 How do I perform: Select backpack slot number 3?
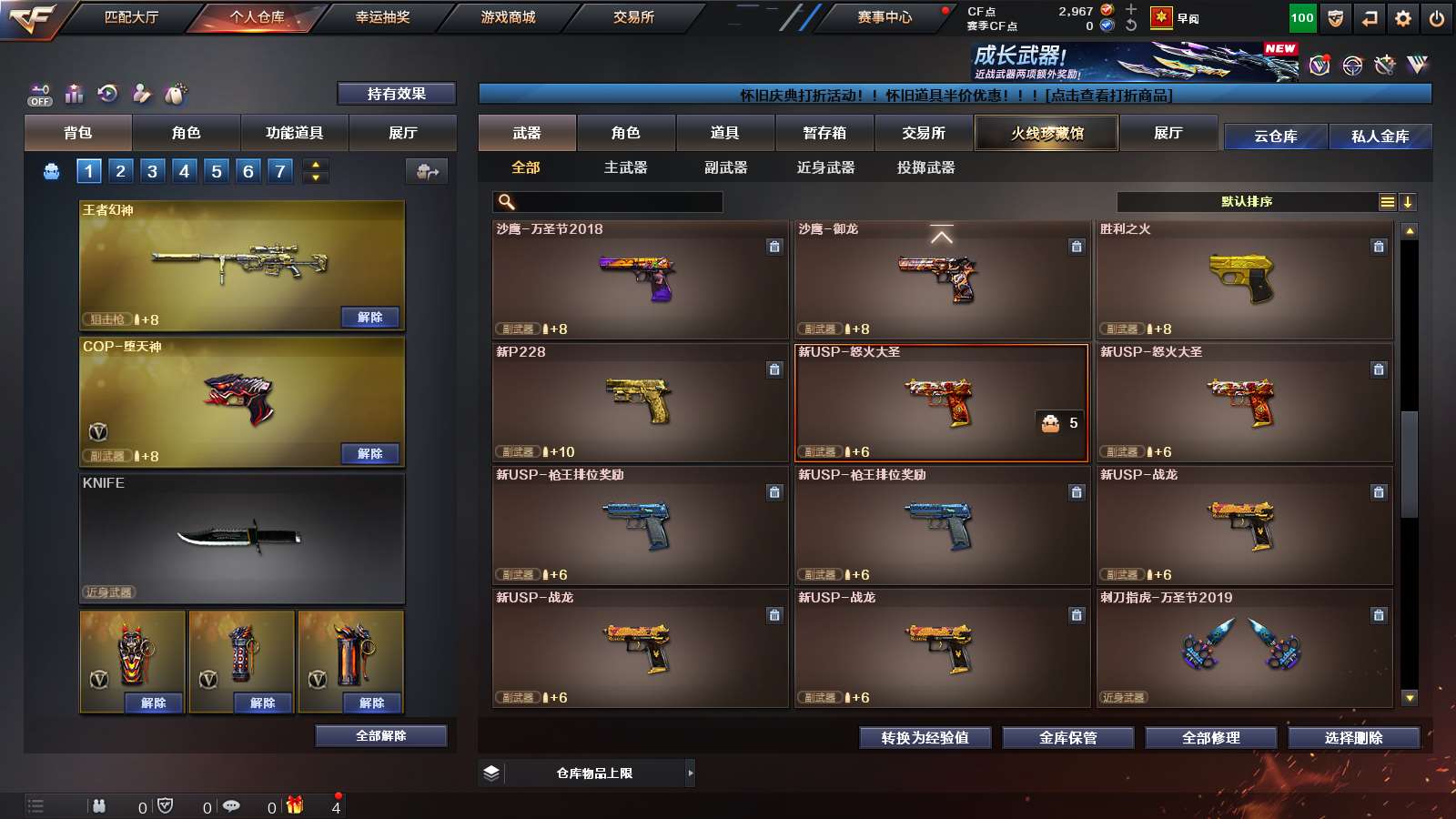(x=152, y=171)
